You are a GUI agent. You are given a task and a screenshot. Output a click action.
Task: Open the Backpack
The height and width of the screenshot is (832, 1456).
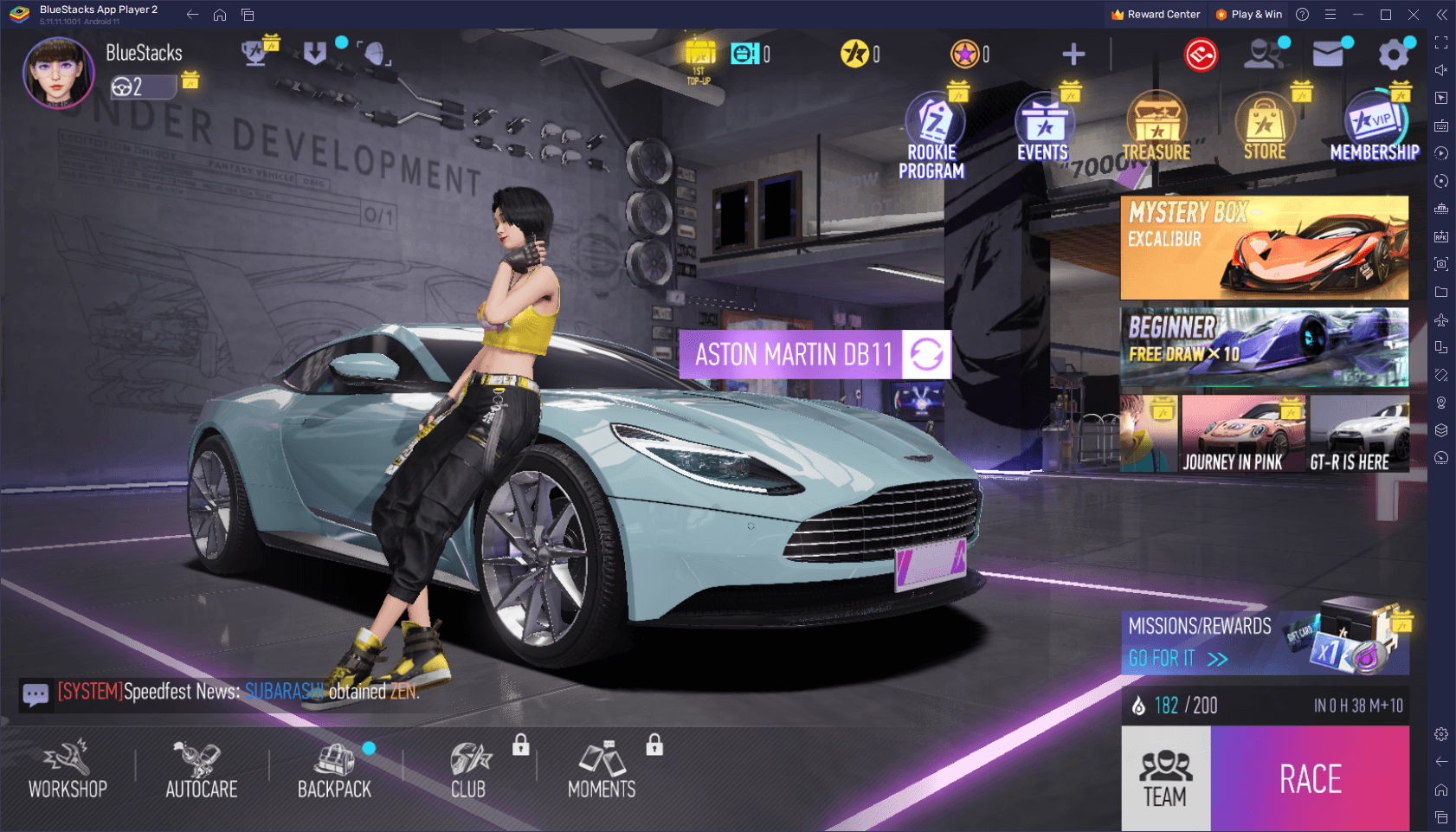coord(334,770)
